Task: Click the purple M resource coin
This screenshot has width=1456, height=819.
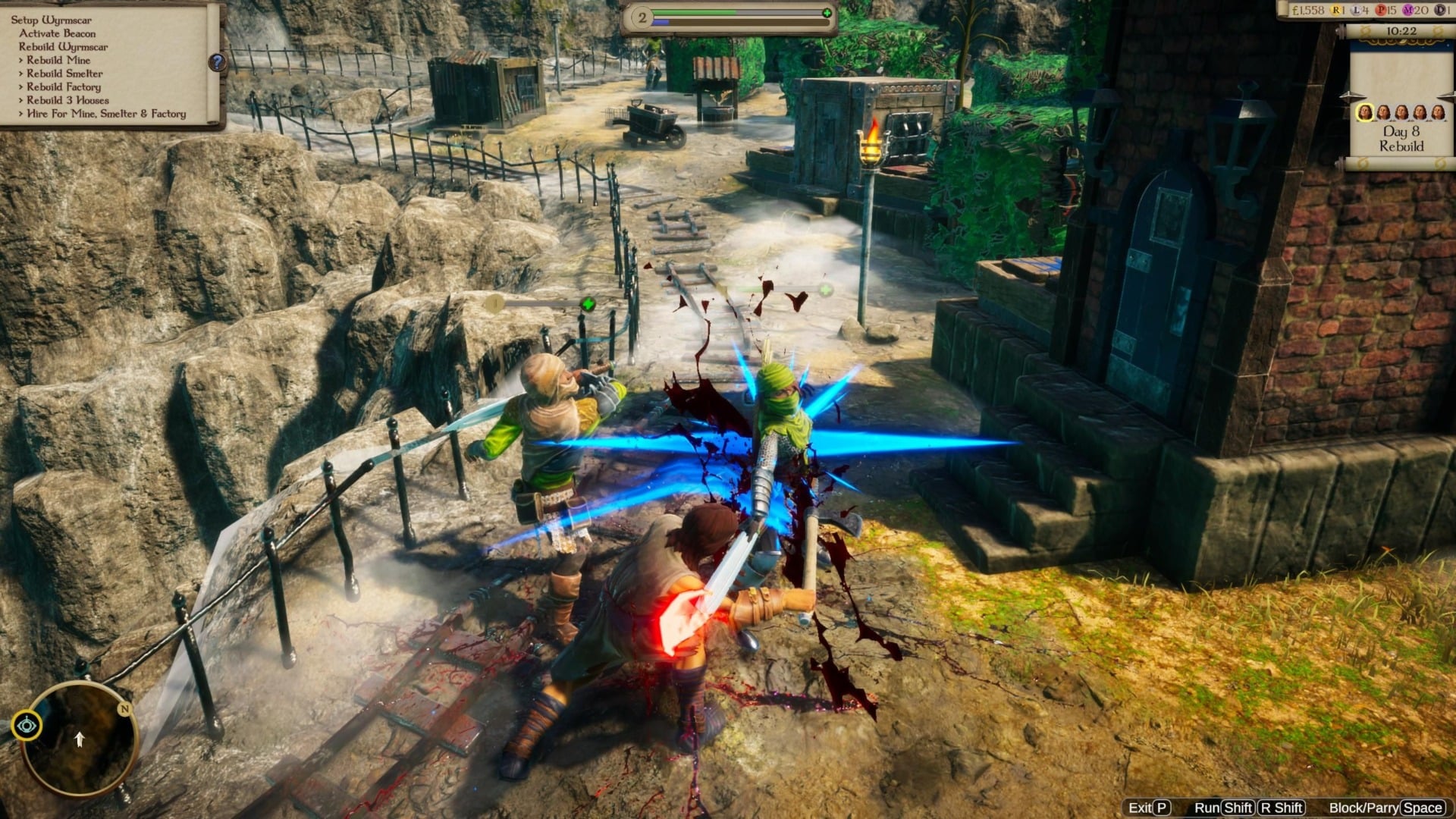Action: coord(1408,11)
